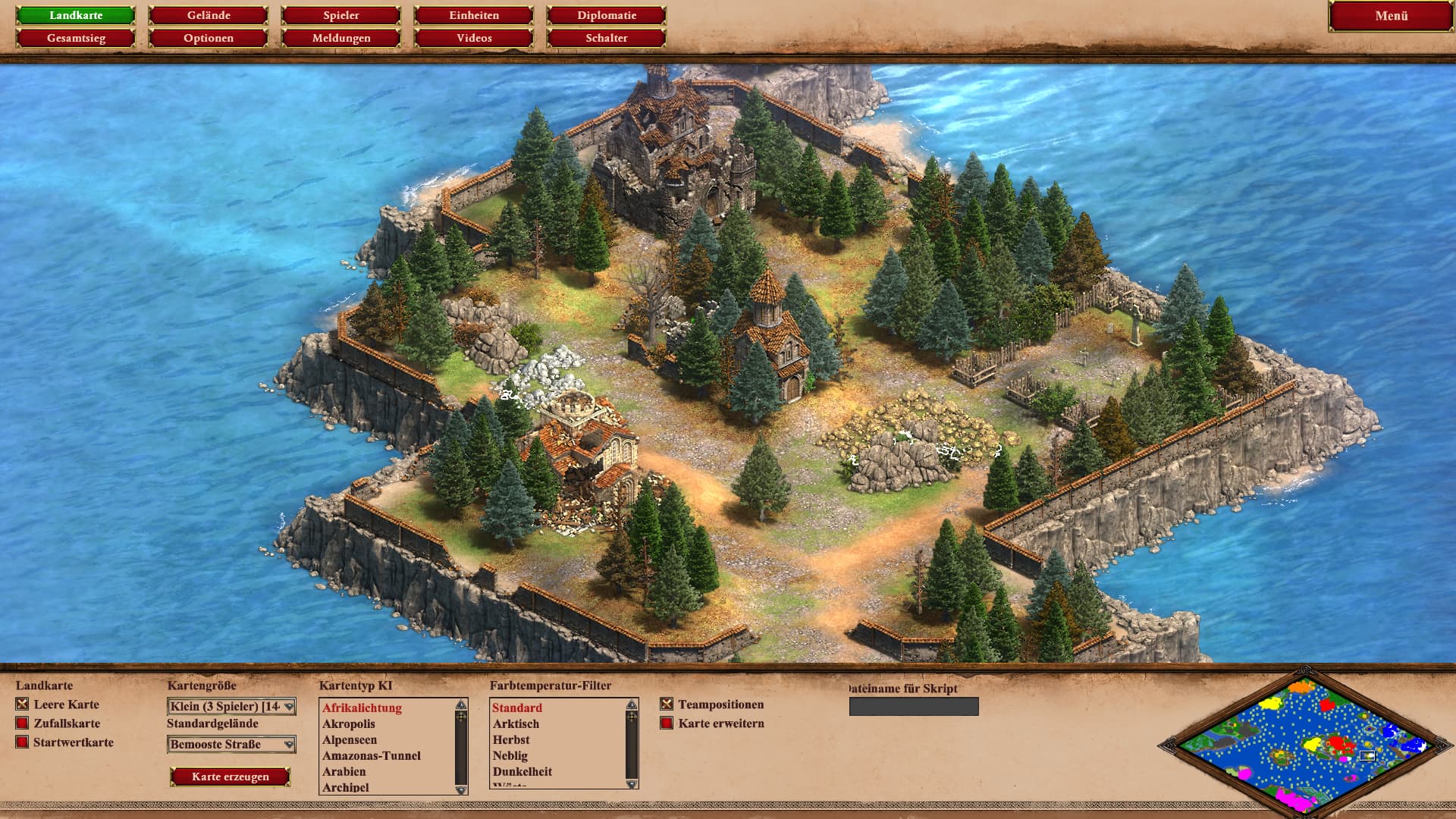Open the Spieler tab
The width and height of the screenshot is (1456, 819).
point(341,15)
